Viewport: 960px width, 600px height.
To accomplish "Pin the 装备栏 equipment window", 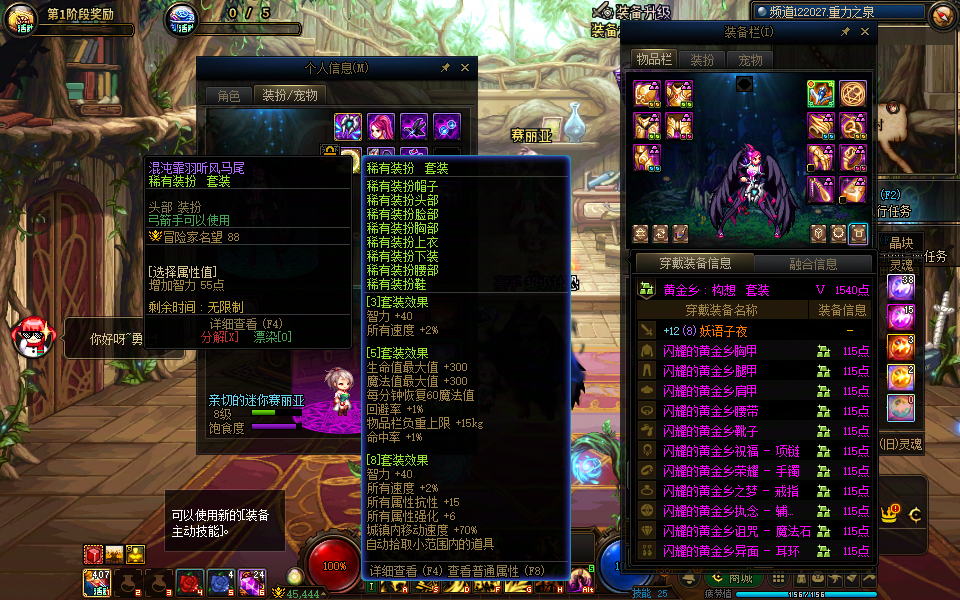I will point(845,32).
